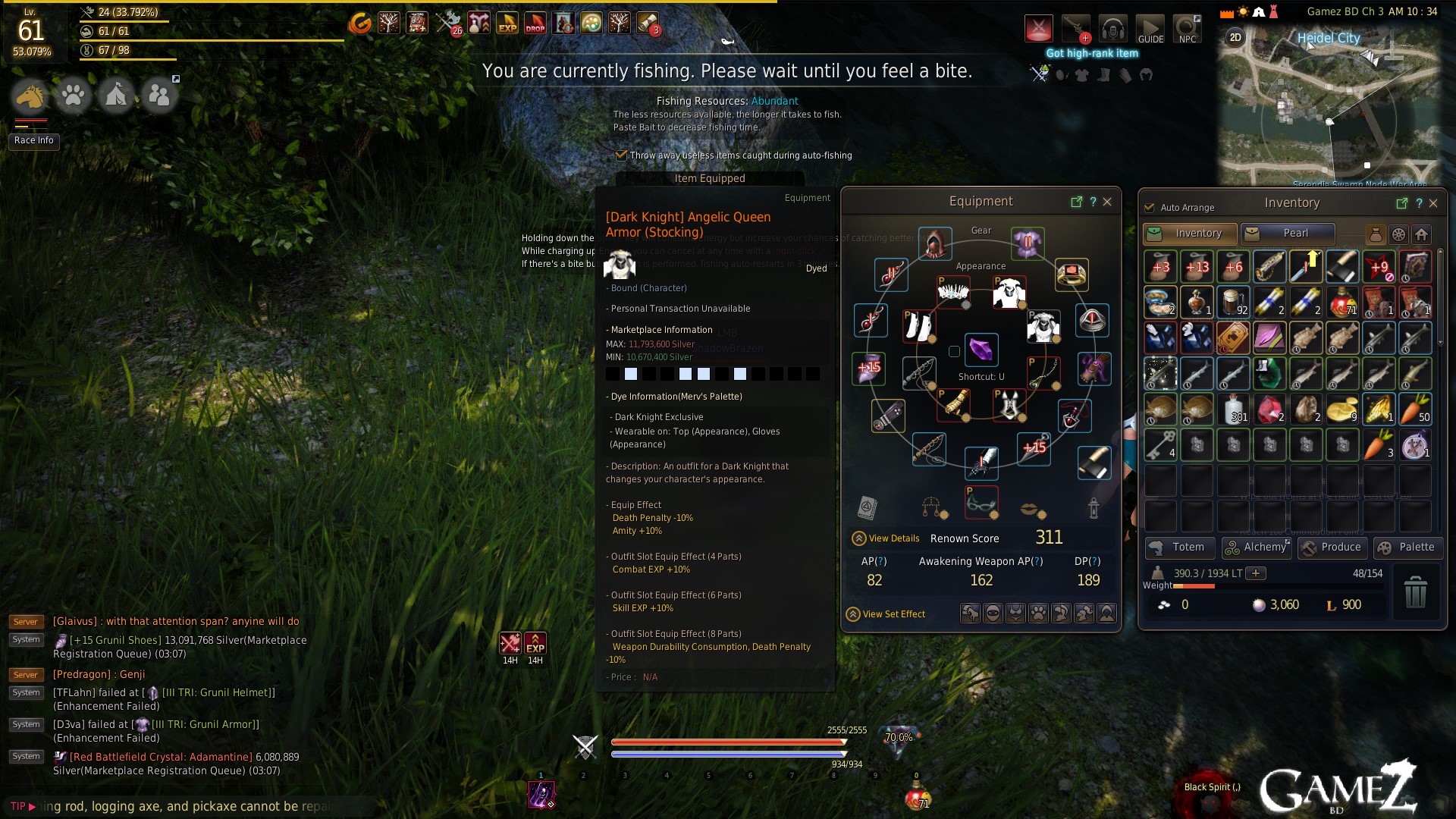The height and width of the screenshot is (819, 1456).
Task: Toggle minimap 2D view button
Action: [1235, 37]
